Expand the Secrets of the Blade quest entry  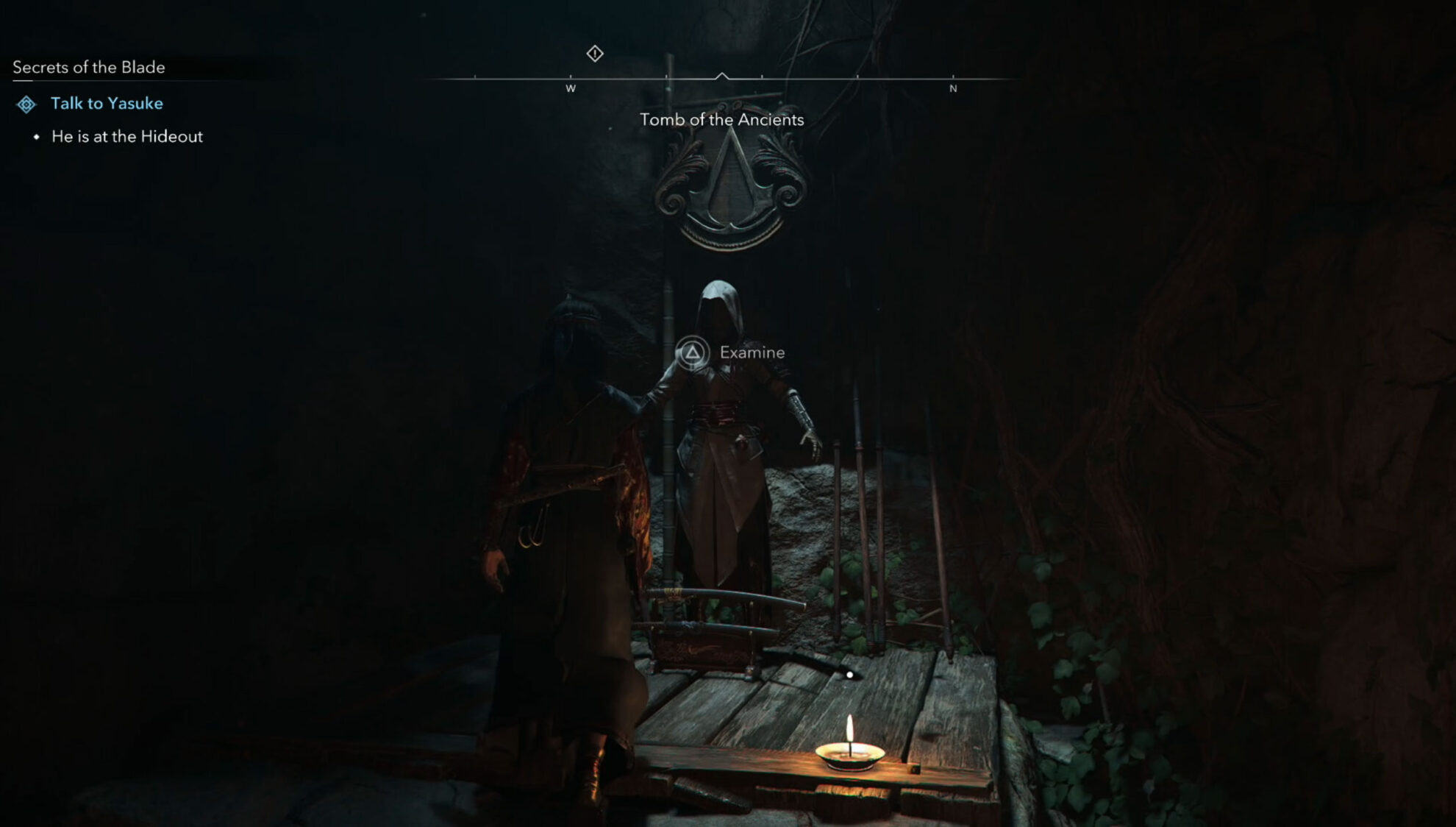[88, 68]
